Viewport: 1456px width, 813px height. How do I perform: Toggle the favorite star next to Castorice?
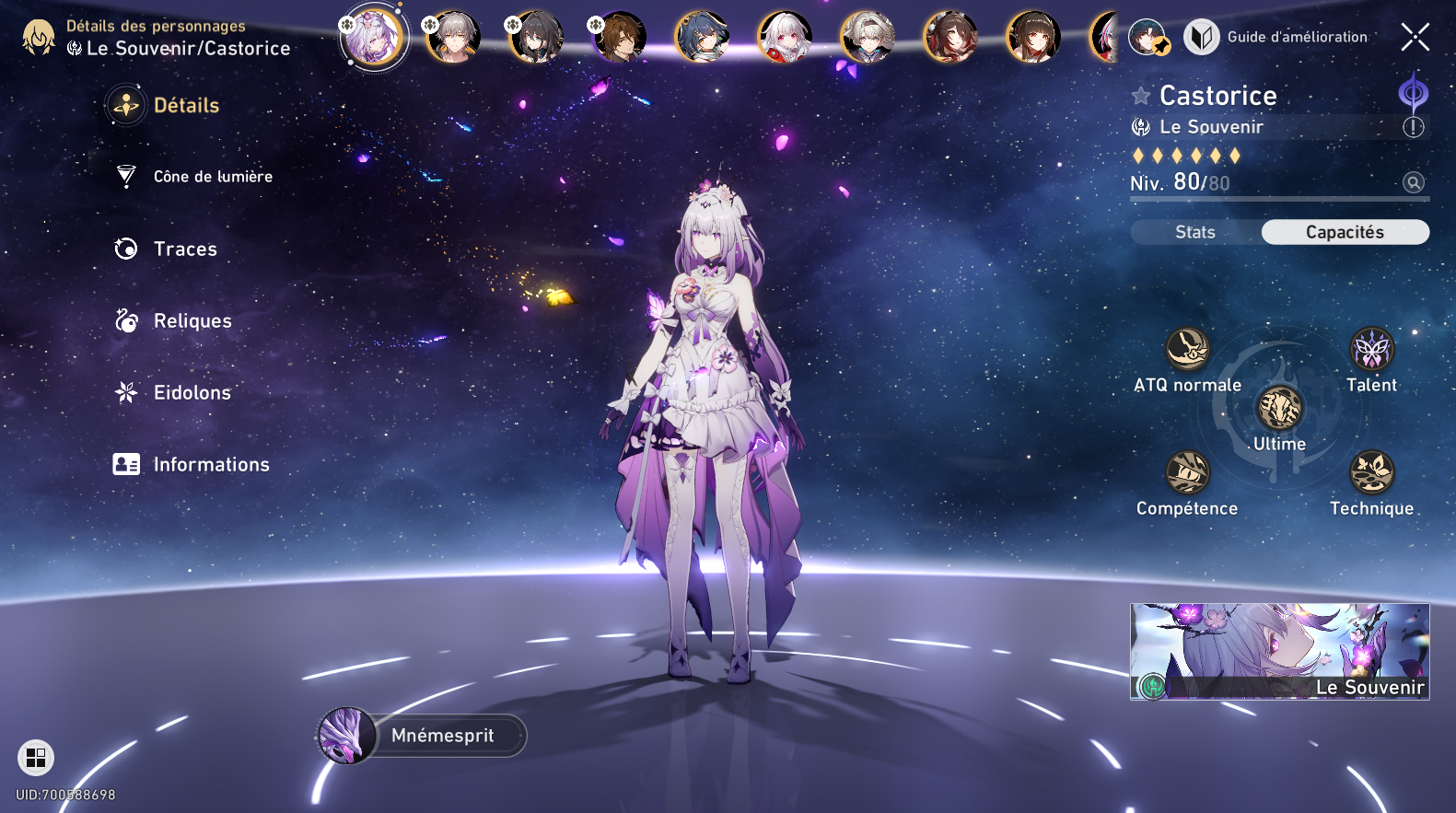1140,95
